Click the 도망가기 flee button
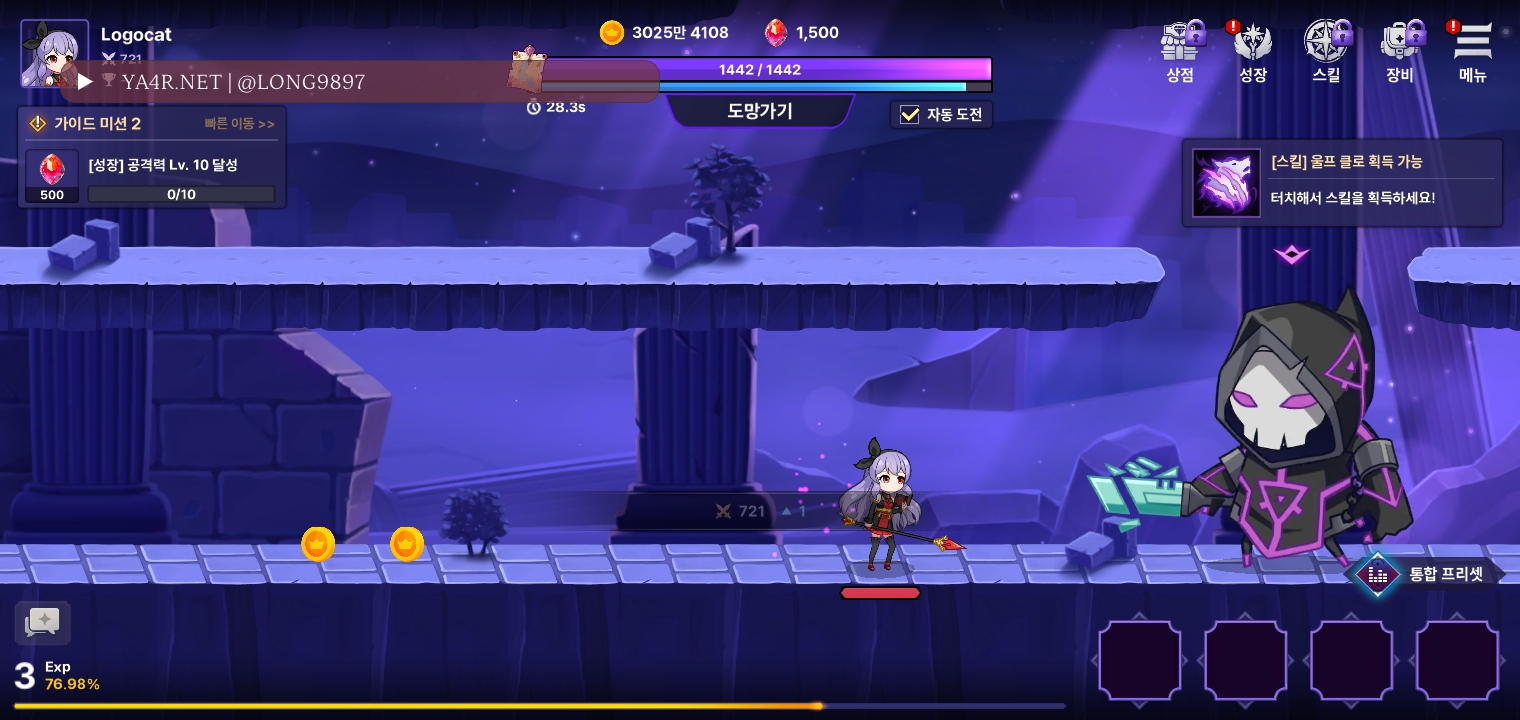Screen dimensions: 1520x720 coord(760,111)
